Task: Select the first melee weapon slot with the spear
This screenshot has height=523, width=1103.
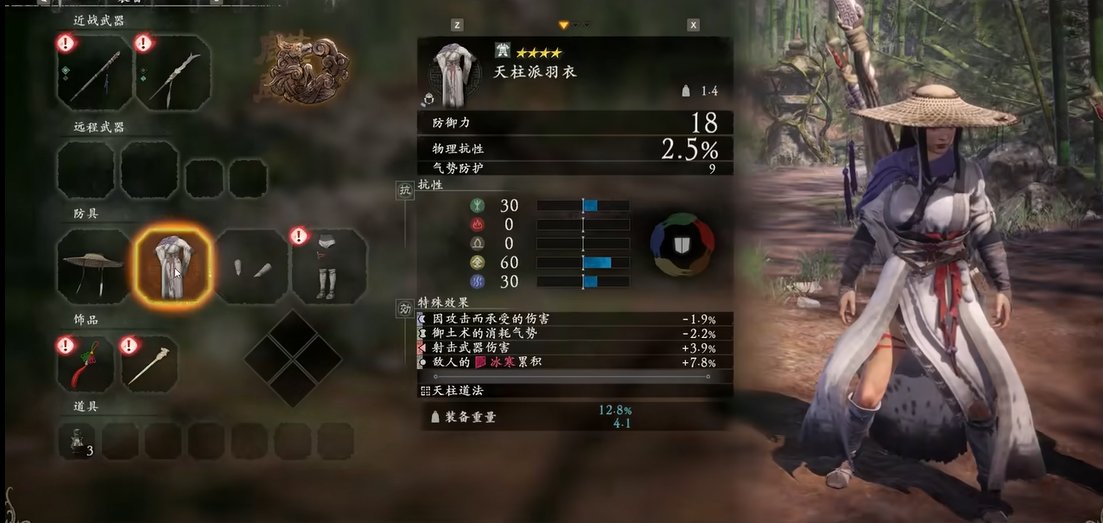Action: [94, 74]
